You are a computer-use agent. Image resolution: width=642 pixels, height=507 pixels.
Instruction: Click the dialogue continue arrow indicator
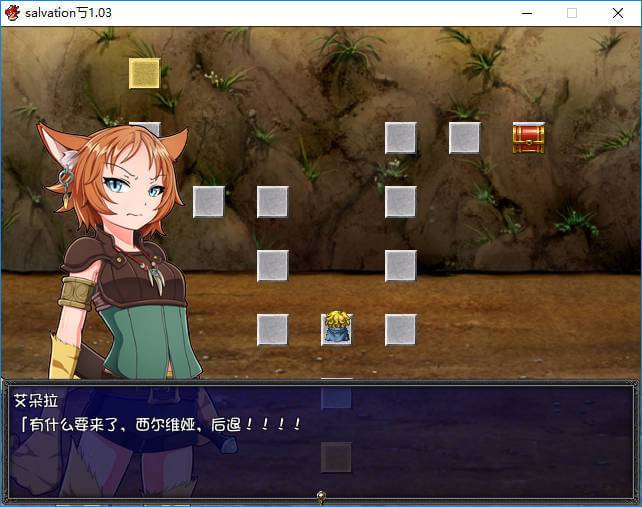pos(321,495)
